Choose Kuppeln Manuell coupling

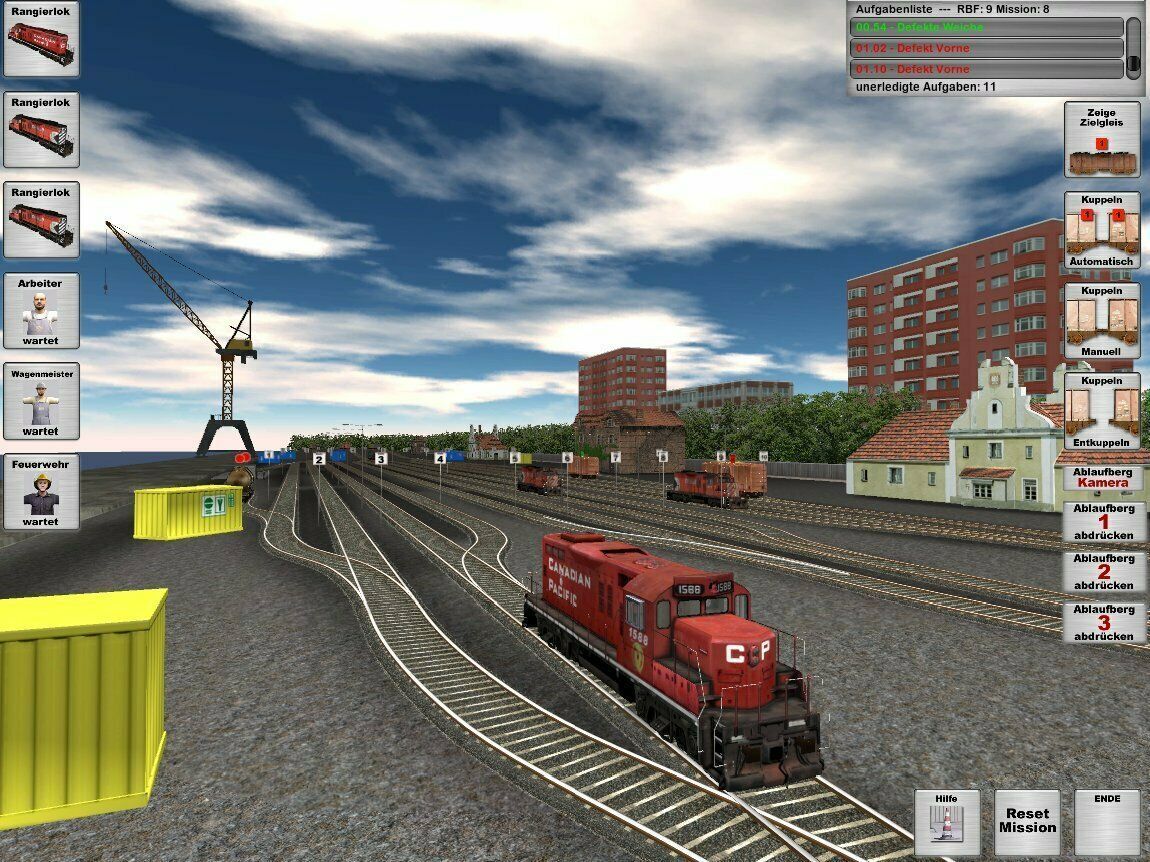tap(1102, 321)
